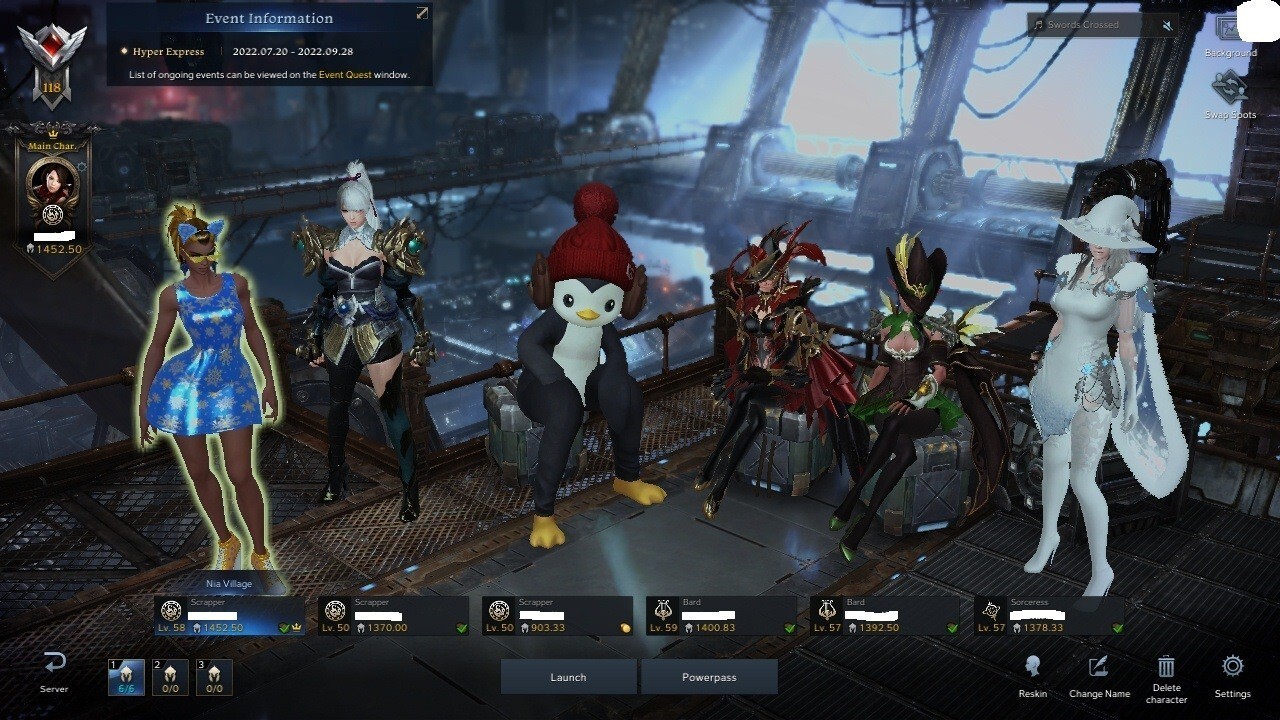Select the Lv. 58 Scrapper character slot

pyautogui.click(x=229, y=616)
